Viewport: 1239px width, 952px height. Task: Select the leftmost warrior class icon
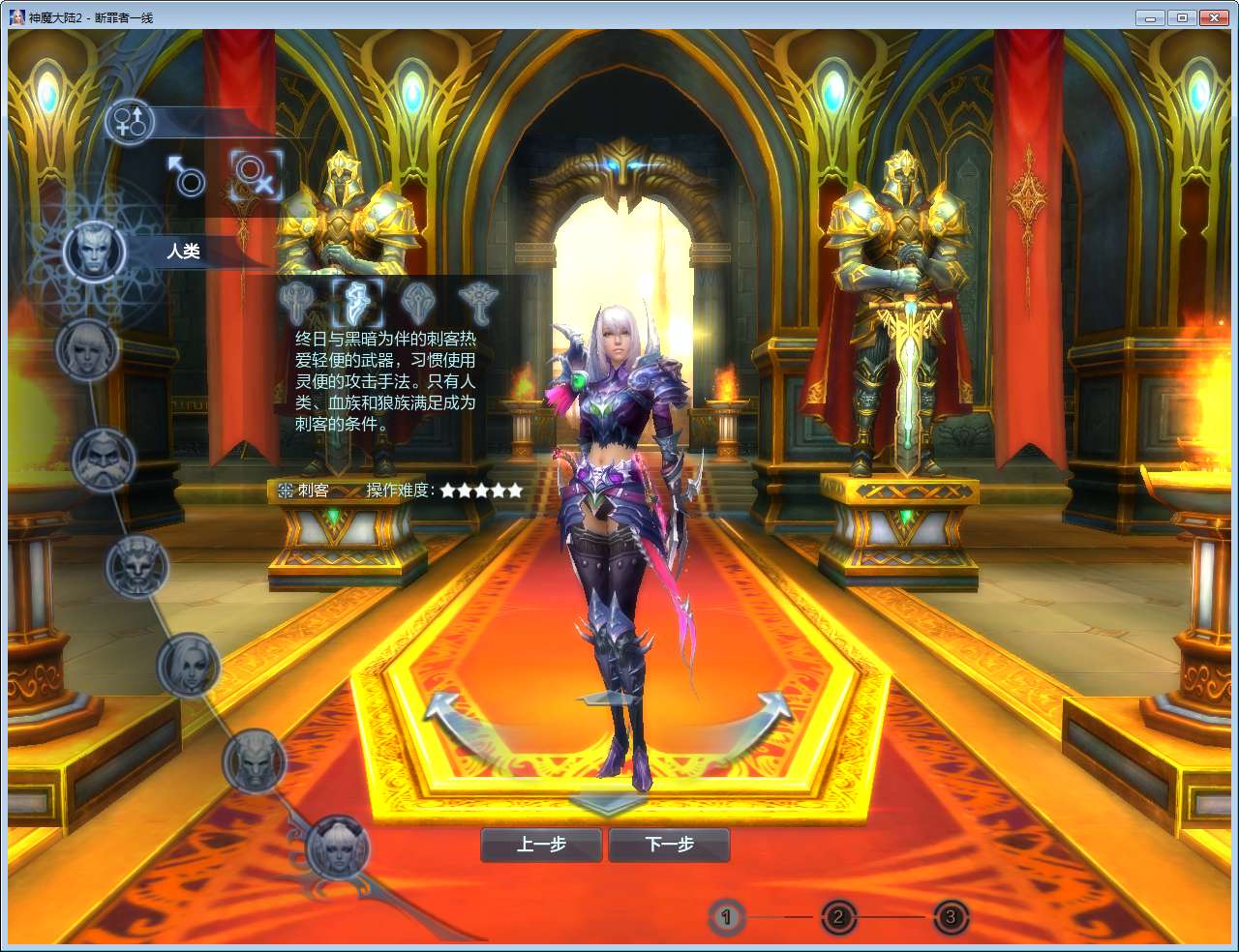[294, 300]
